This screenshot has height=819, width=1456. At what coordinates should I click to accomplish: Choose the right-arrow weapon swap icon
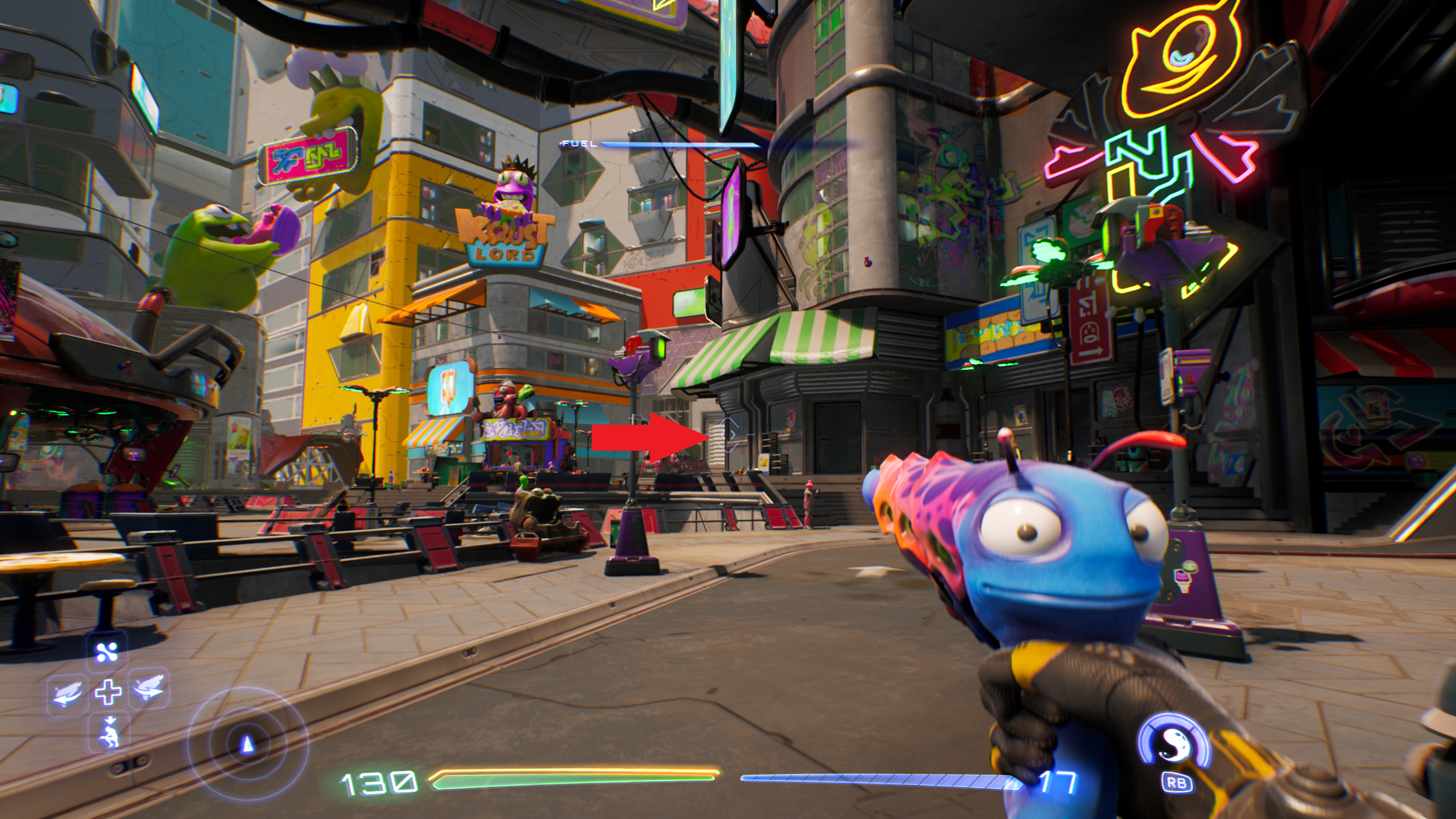pyautogui.click(x=149, y=689)
